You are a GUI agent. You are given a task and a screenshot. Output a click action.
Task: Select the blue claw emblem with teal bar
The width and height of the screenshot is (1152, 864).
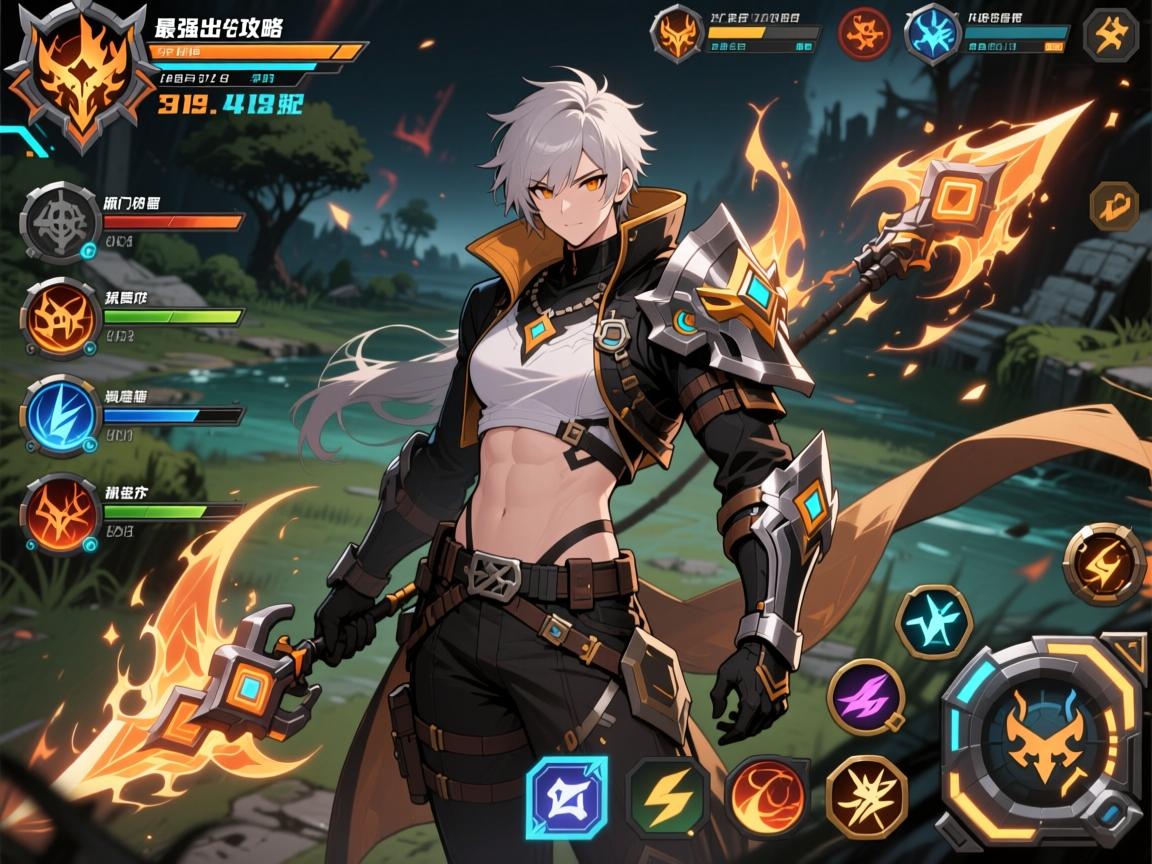(933, 35)
